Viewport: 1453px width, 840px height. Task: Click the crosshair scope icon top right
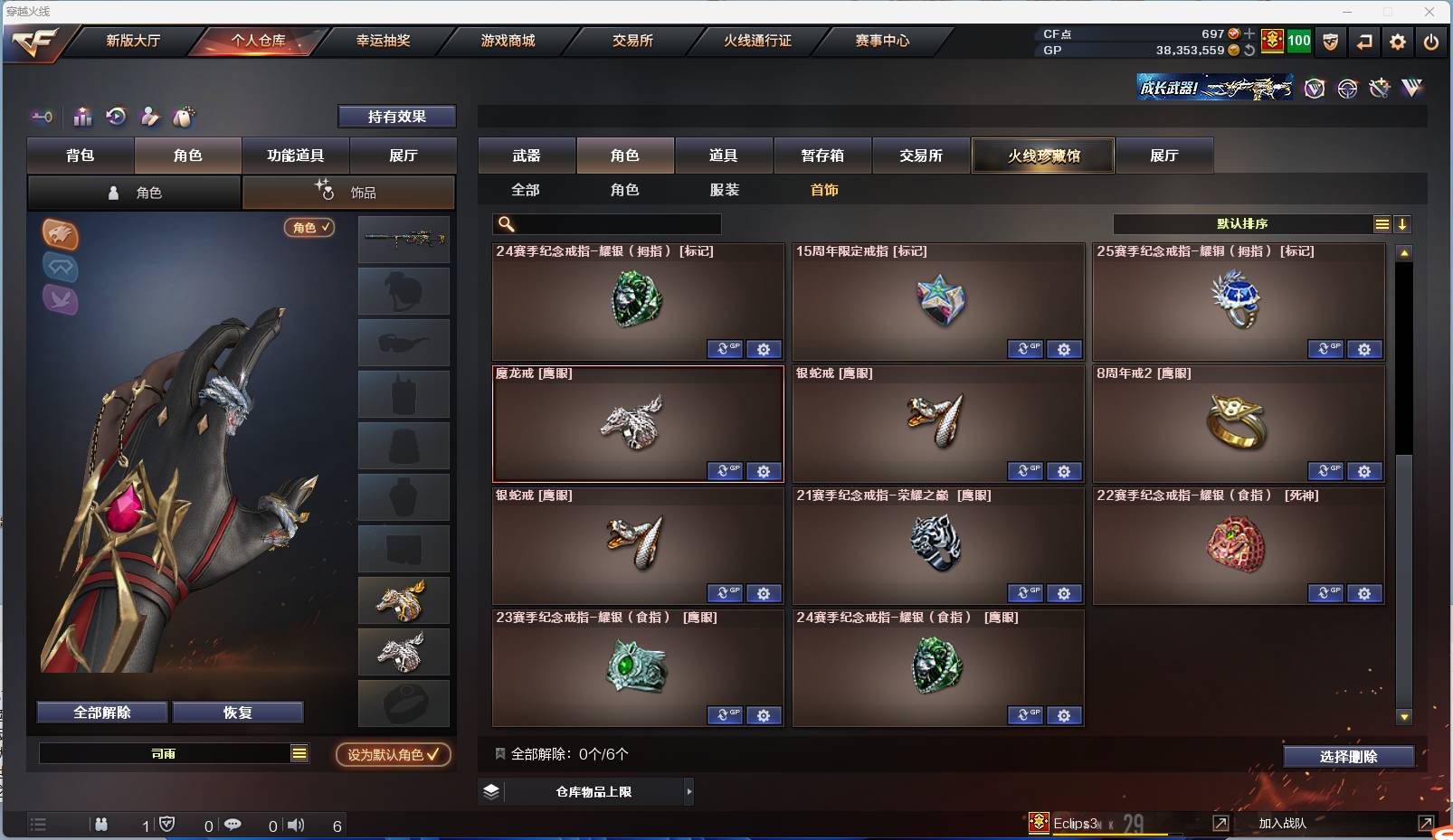[x=1347, y=88]
